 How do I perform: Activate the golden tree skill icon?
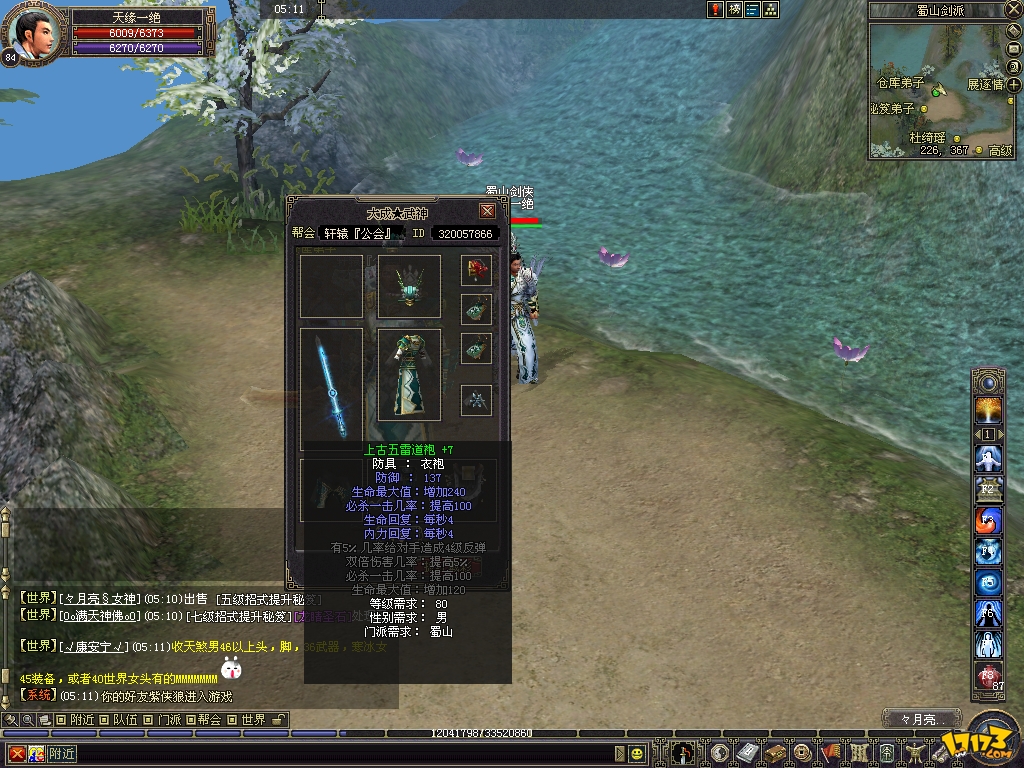pyautogui.click(x=989, y=410)
